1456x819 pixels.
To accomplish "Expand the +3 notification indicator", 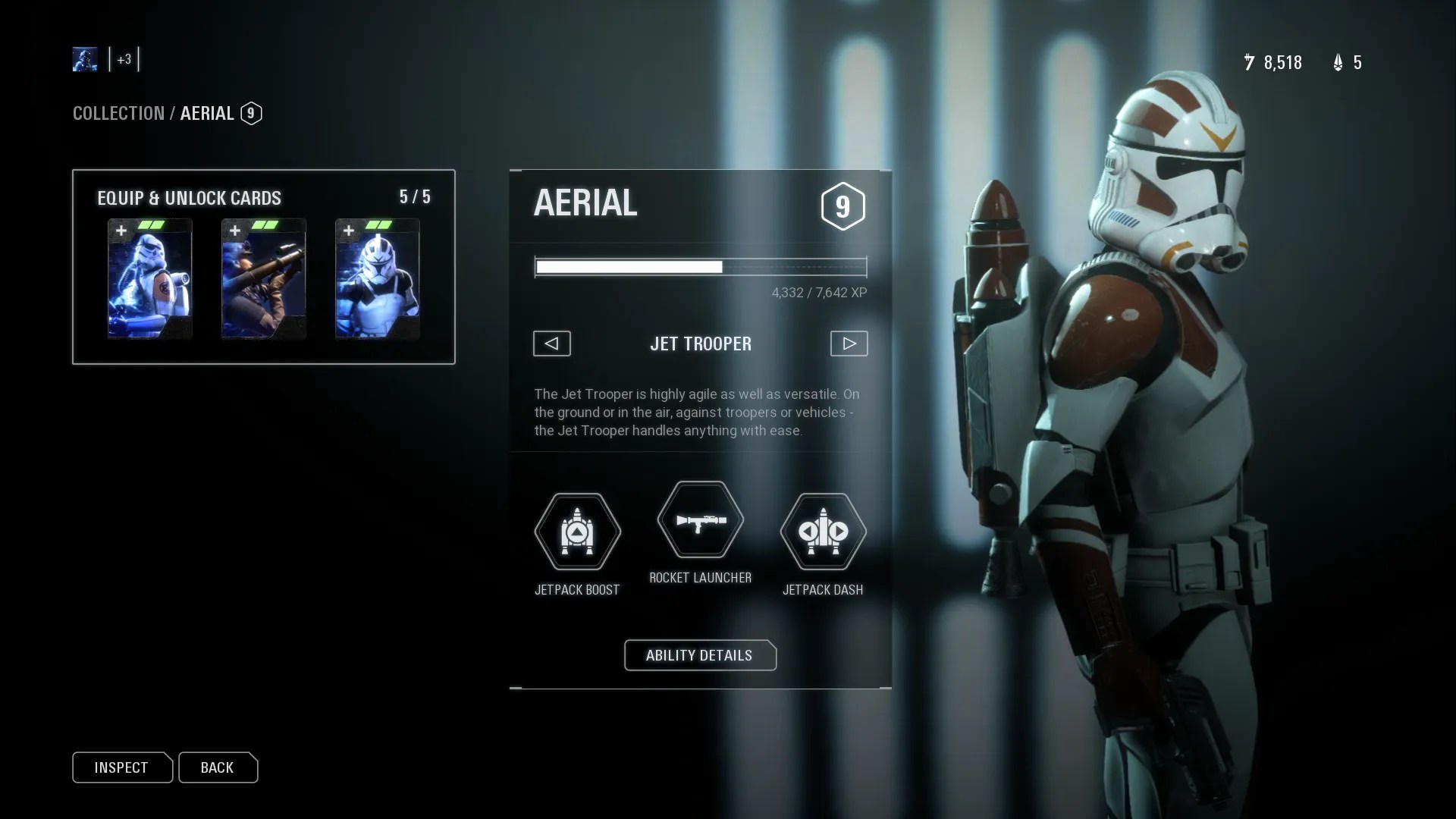I will (125, 59).
